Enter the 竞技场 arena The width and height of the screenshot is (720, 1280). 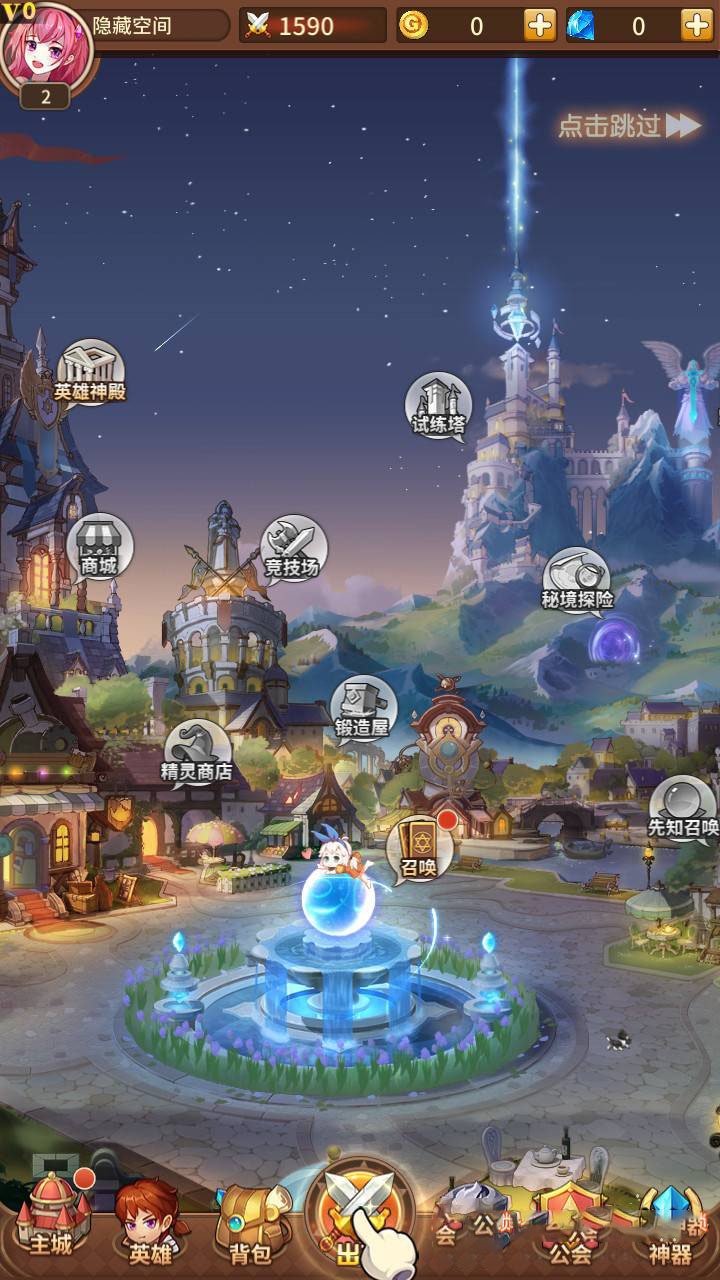293,549
